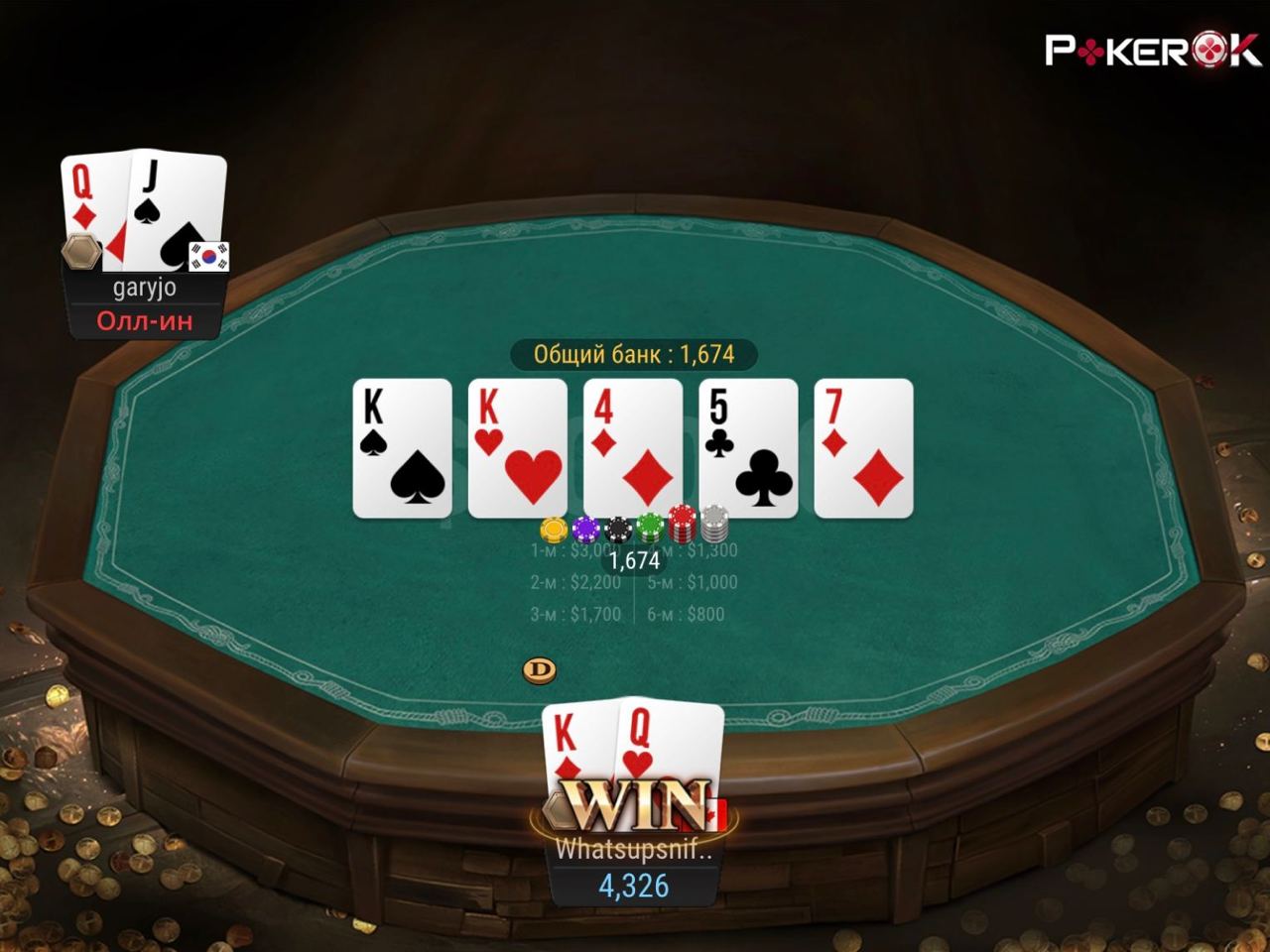Click garyjo's hexagon avatar badge
The width and height of the screenshot is (1270, 952).
81,253
